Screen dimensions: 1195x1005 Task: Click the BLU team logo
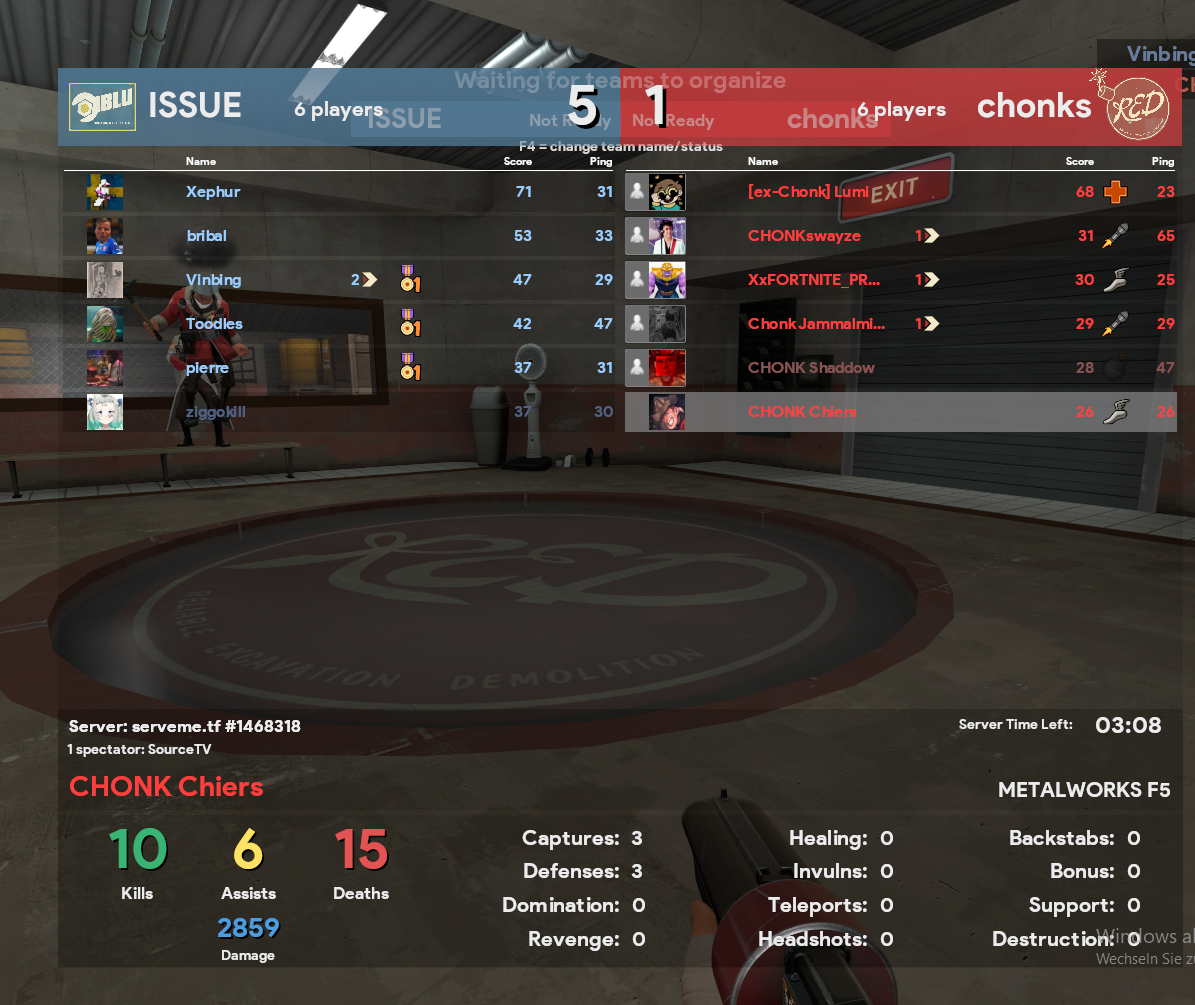point(102,107)
